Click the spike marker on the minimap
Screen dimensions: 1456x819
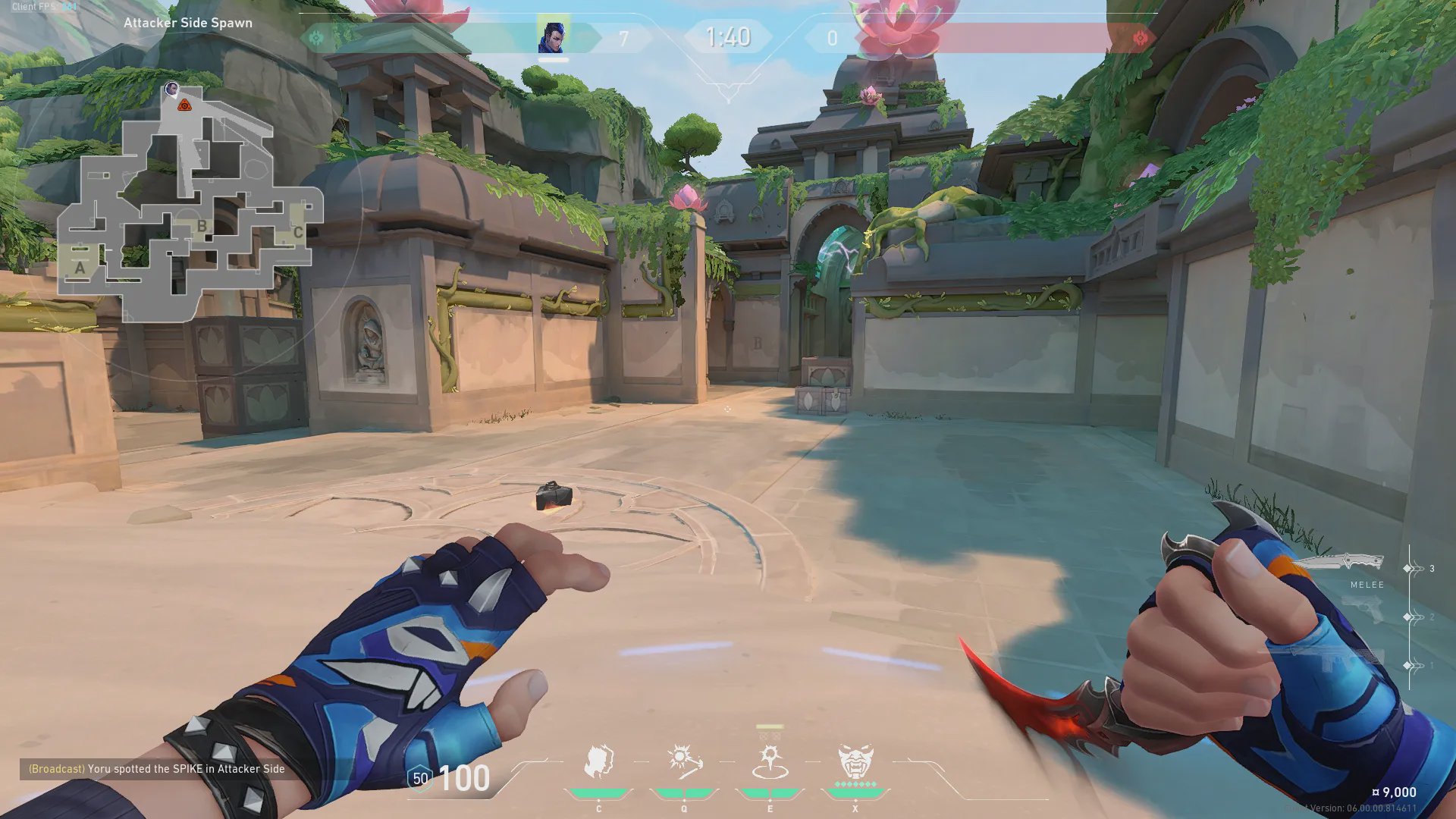coord(184,105)
